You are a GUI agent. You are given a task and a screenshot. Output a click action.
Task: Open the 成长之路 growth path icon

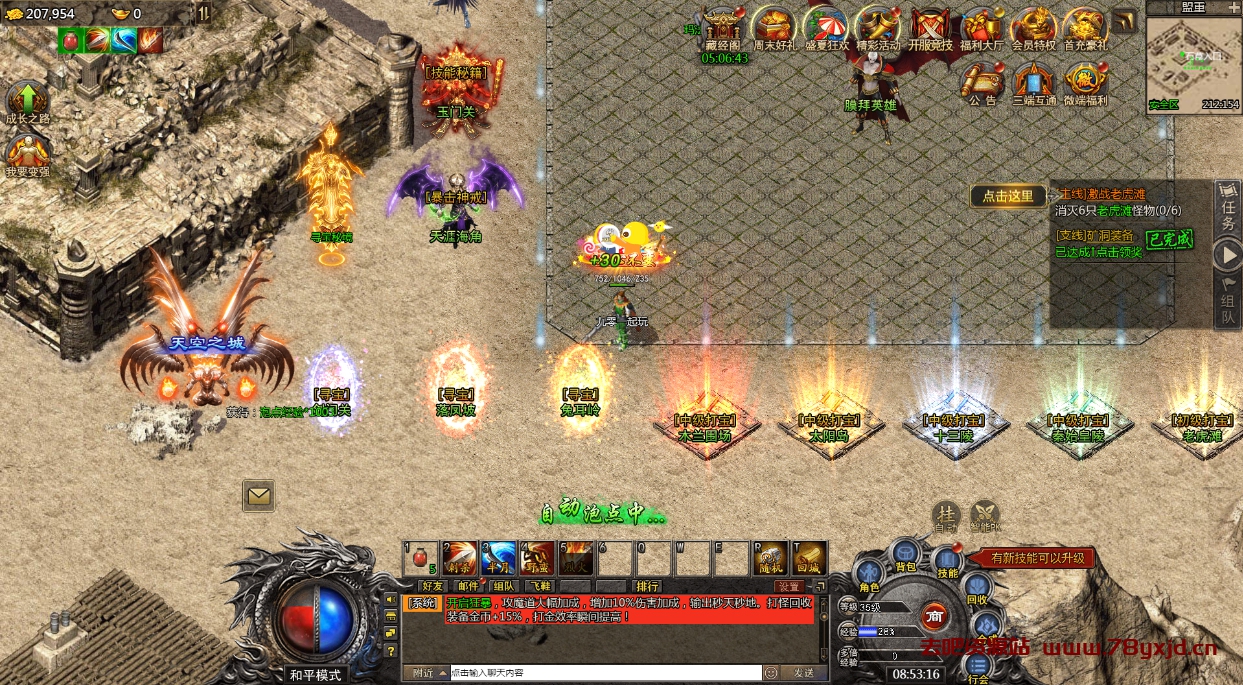27,101
